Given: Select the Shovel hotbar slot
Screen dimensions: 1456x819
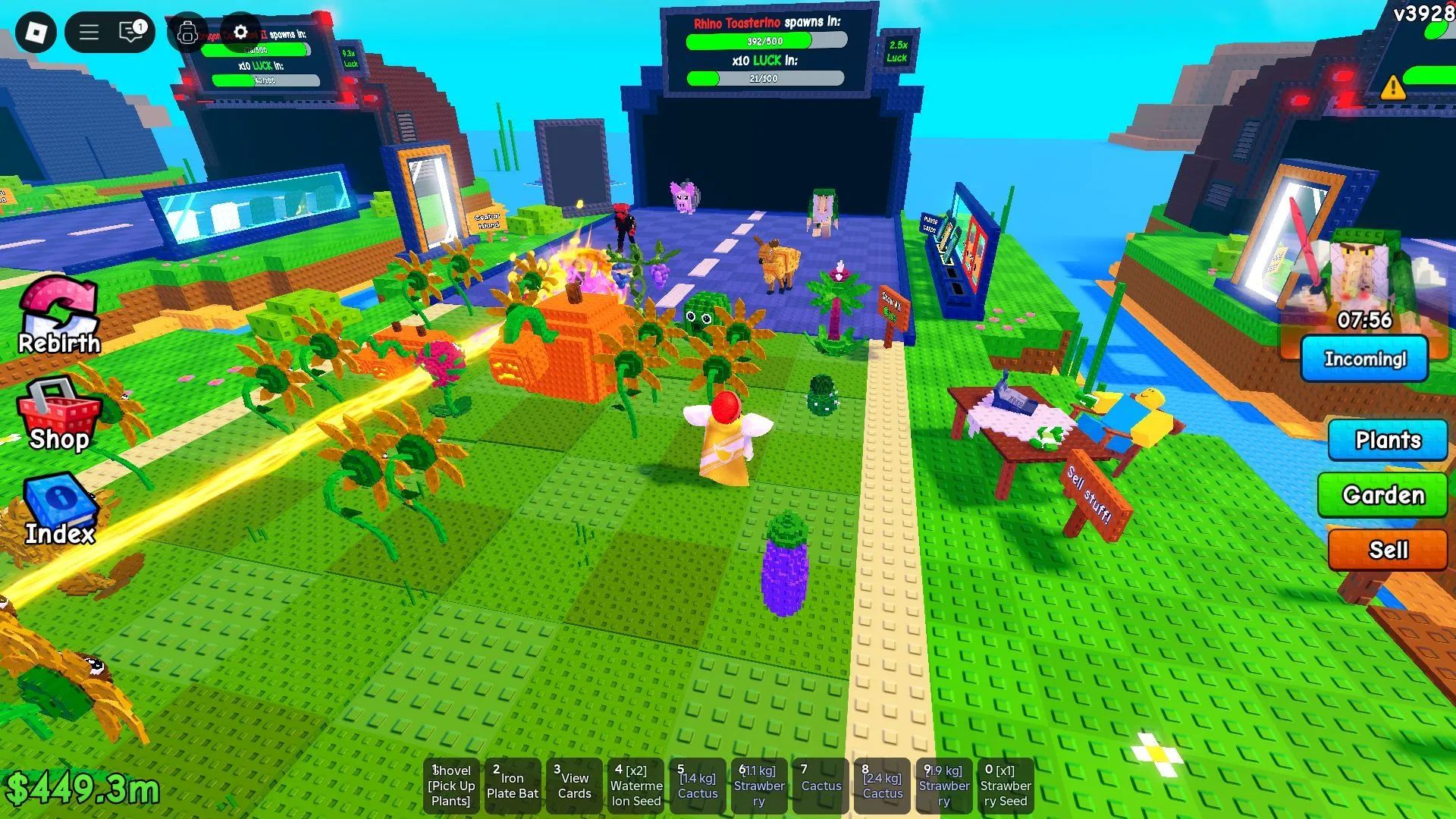Looking at the screenshot, I should (451, 785).
